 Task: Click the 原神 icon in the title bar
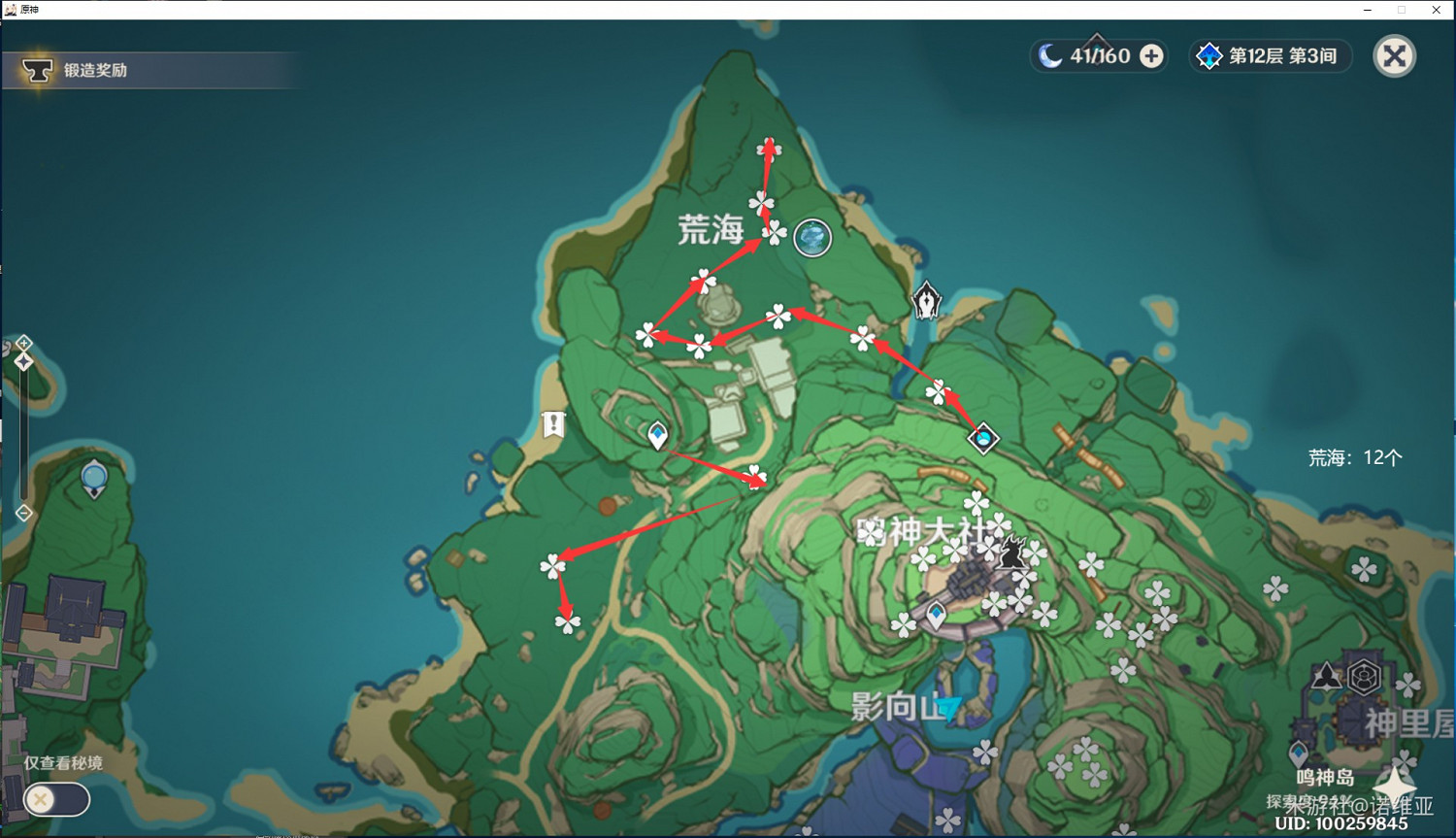pos(10,10)
